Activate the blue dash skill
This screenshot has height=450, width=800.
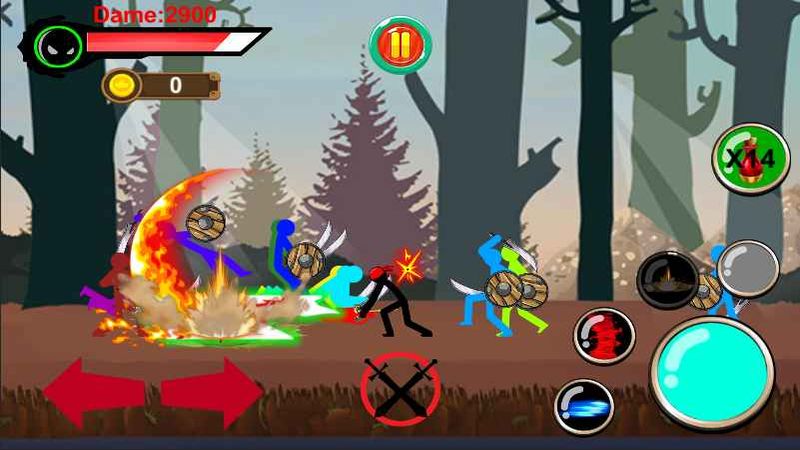584,406
